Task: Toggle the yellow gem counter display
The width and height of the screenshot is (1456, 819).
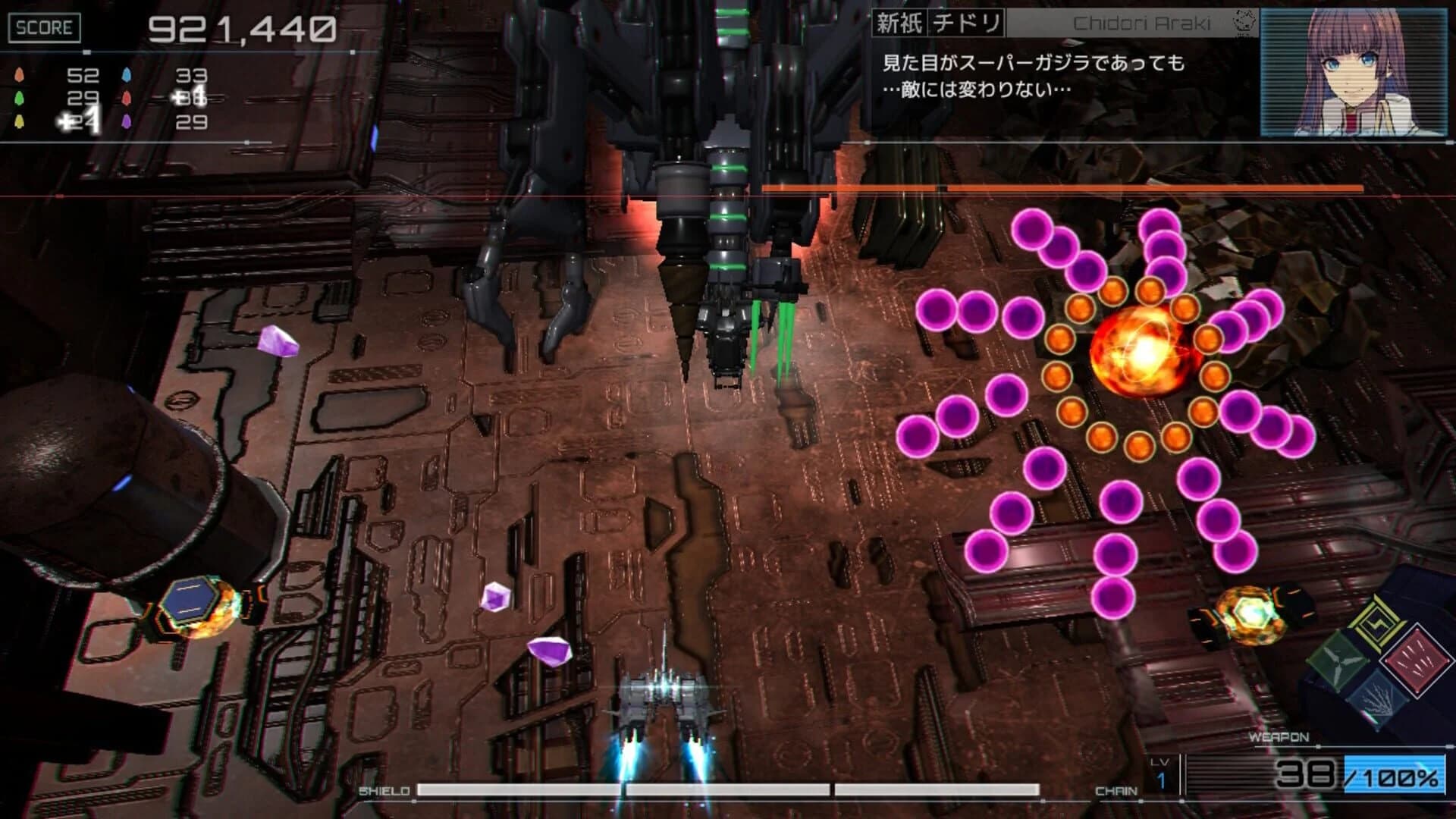Action: 19,121
